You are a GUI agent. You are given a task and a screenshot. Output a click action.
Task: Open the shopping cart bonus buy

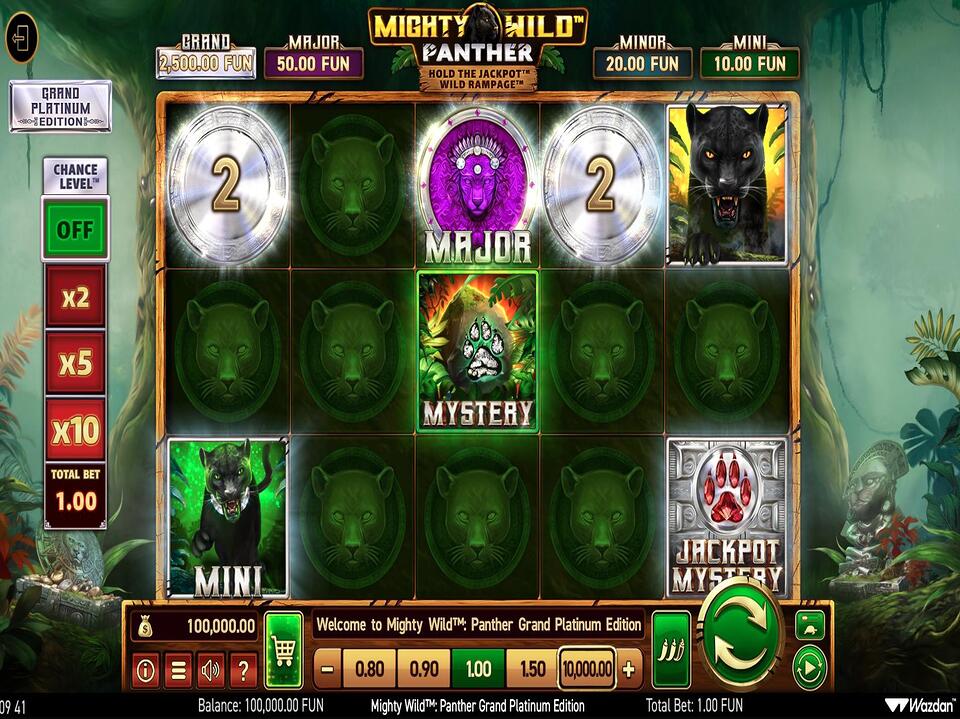284,650
